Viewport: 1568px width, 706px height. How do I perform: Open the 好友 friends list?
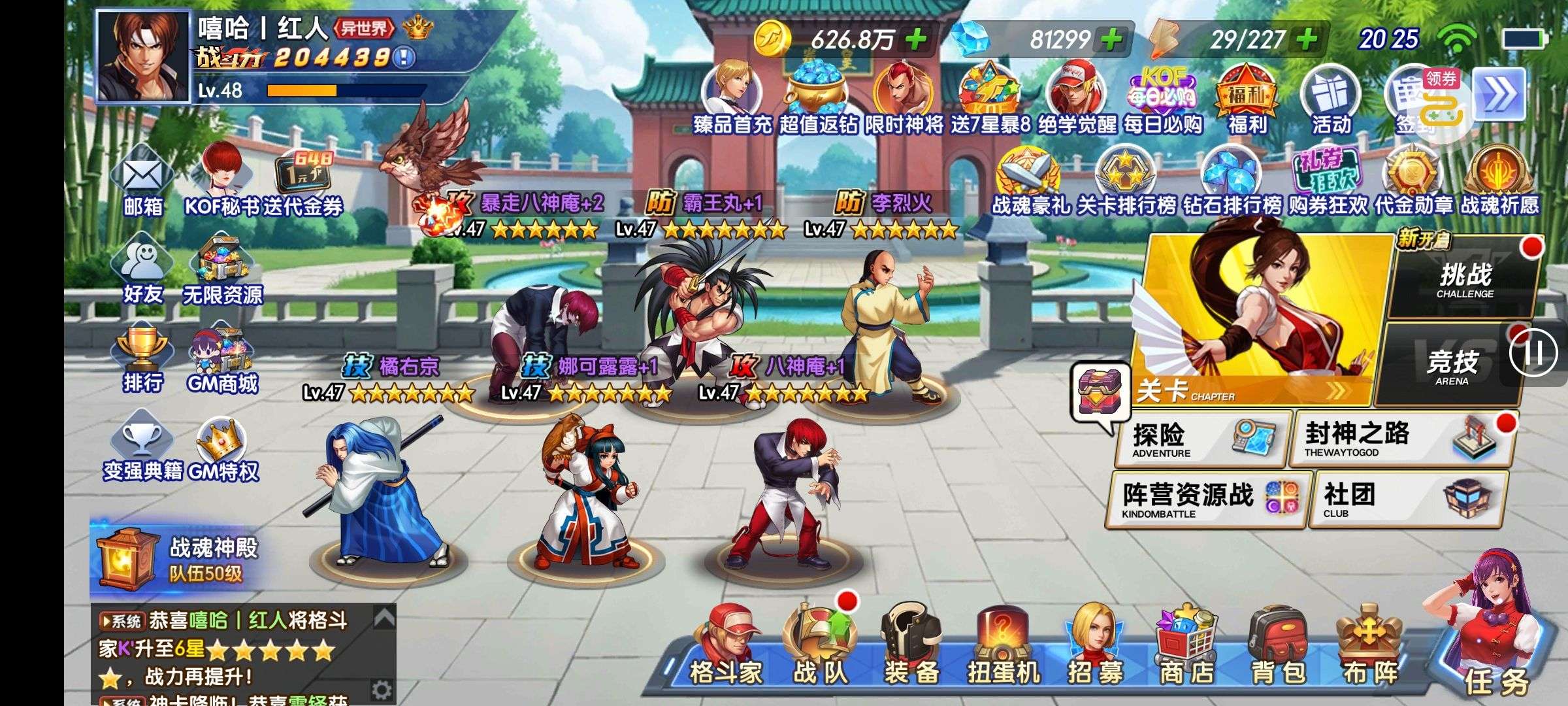pyautogui.click(x=142, y=271)
